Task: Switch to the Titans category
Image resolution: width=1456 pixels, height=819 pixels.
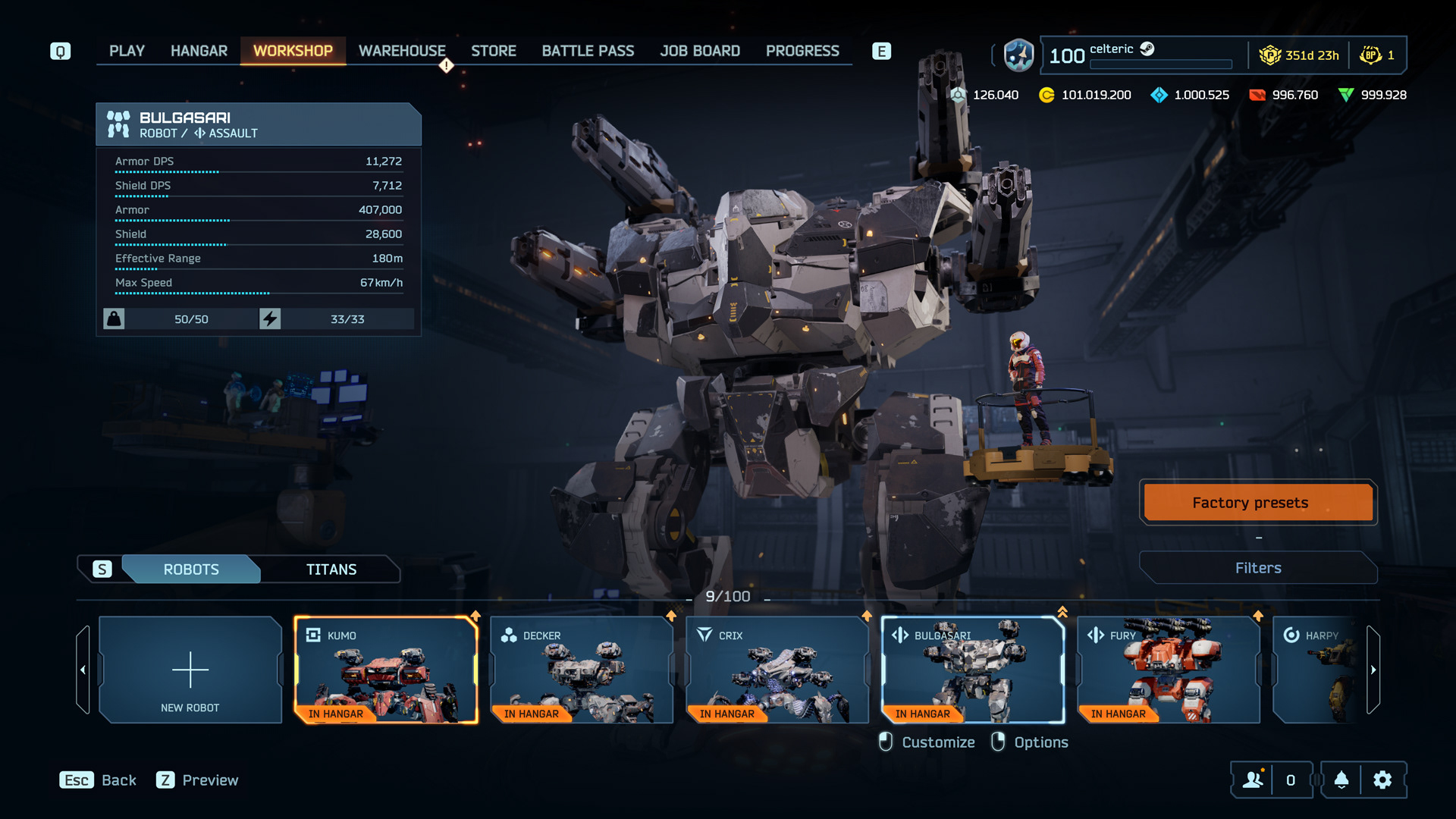Action: 331,570
